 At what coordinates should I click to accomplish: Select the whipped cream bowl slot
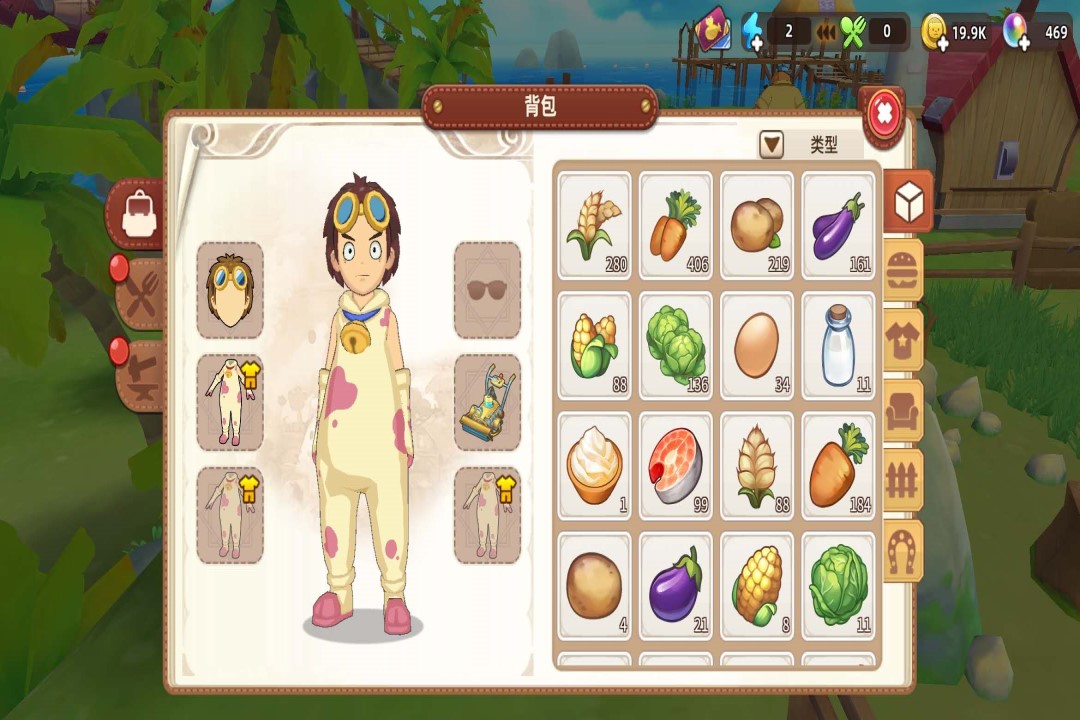pos(595,465)
